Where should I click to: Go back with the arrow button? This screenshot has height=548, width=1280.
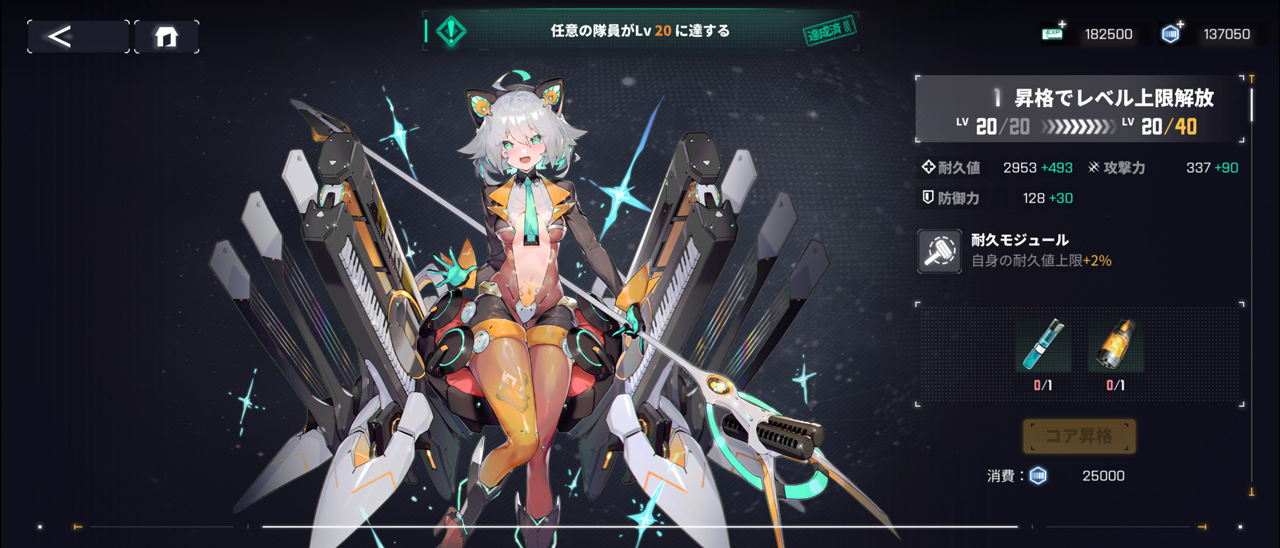point(77,37)
